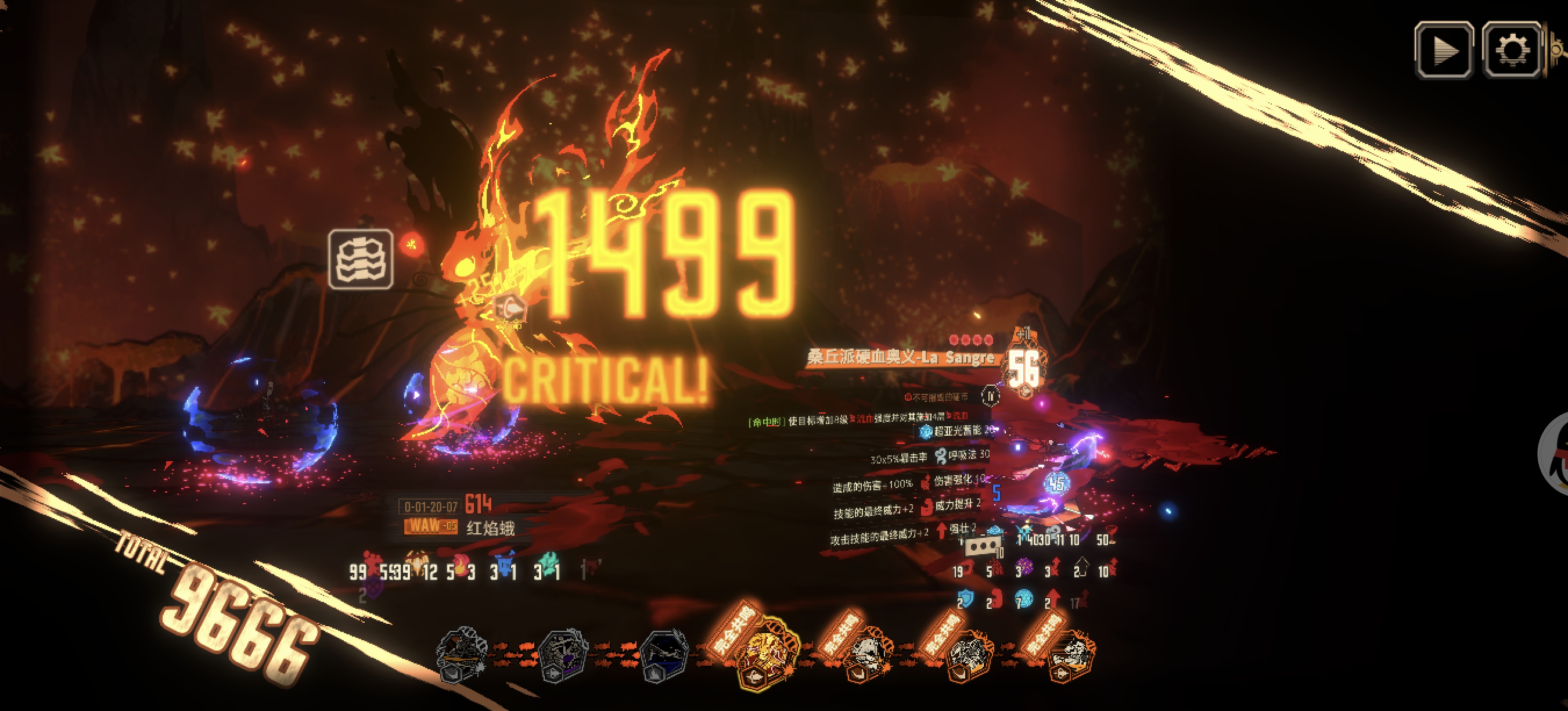This screenshot has width=1568, height=711.
Task: Click the play speed arrow button
Action: [1443, 49]
